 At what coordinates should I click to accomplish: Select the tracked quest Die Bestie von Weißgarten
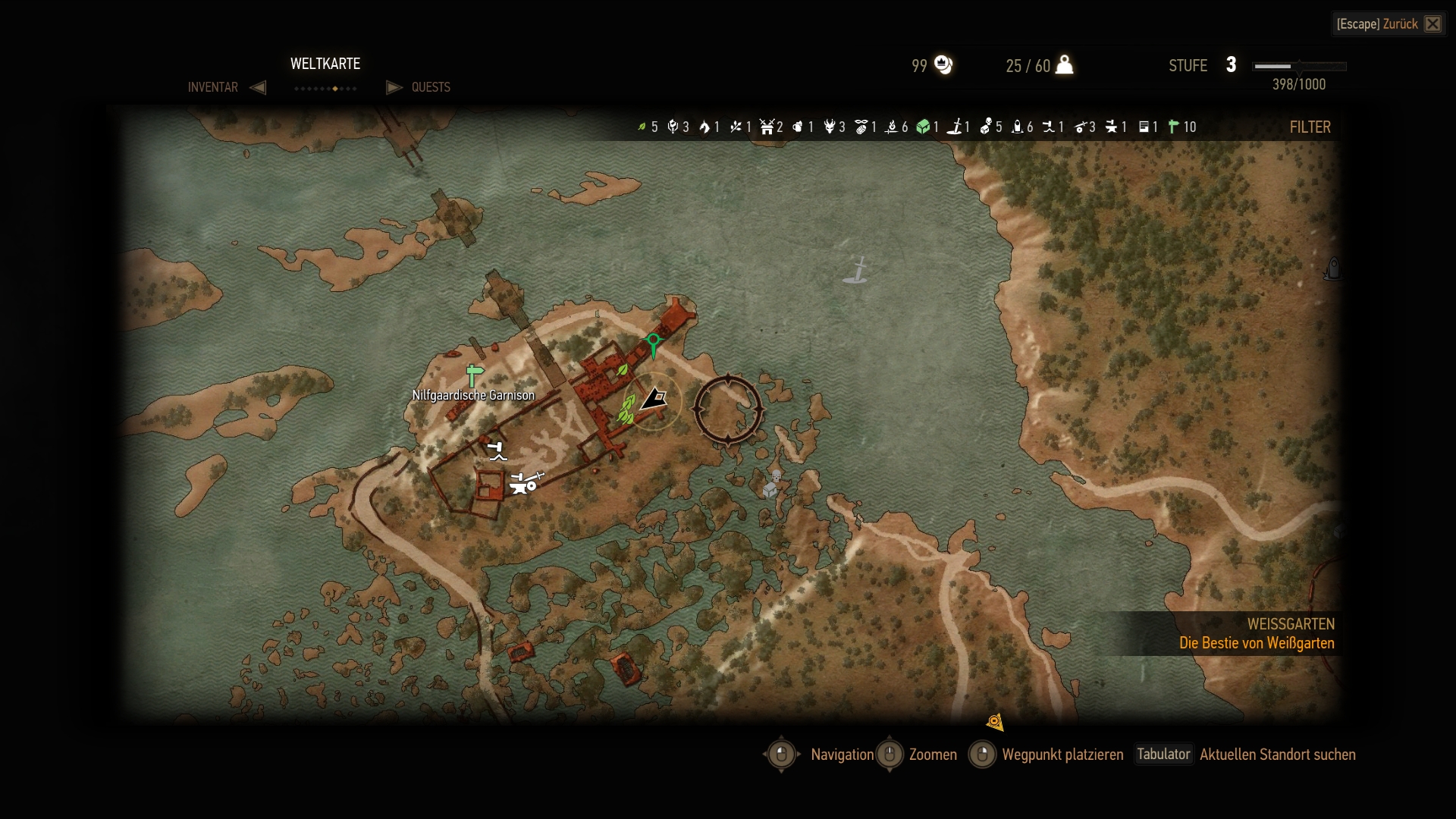coord(1256,643)
